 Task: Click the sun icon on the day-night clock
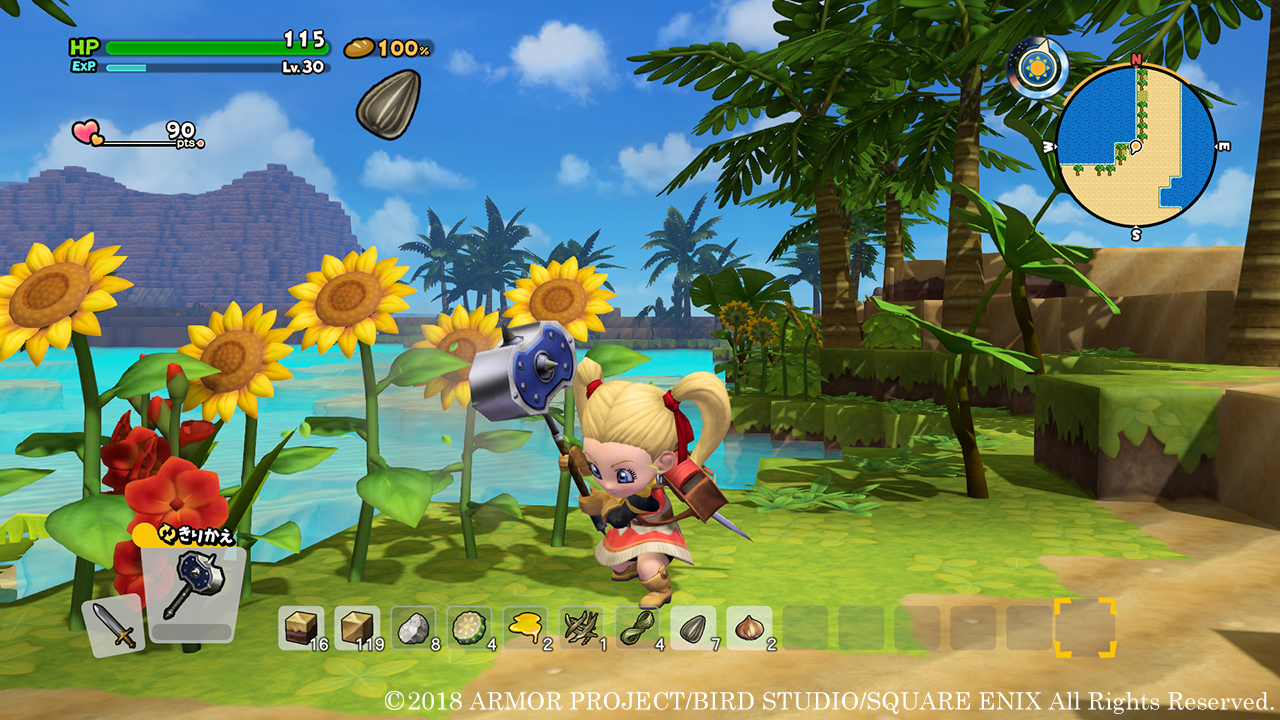pyautogui.click(x=1037, y=65)
